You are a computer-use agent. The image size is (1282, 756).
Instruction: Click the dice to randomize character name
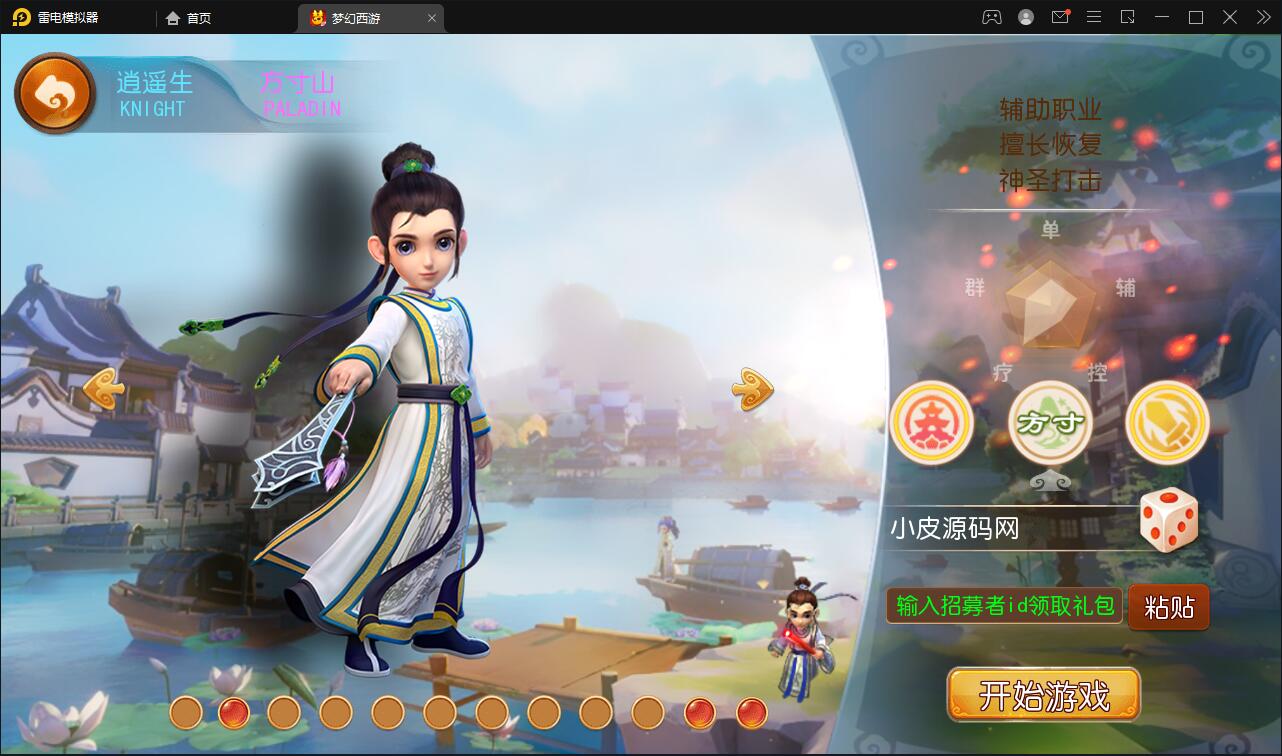[1169, 518]
